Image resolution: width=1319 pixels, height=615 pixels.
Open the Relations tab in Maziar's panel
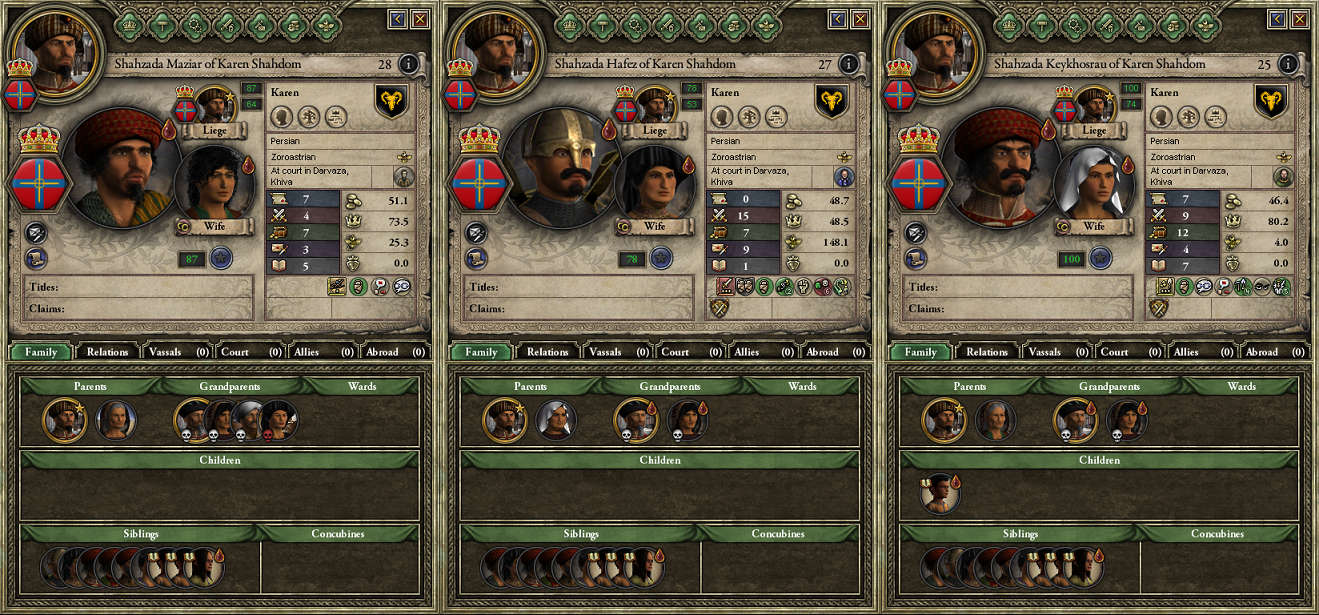tap(108, 352)
